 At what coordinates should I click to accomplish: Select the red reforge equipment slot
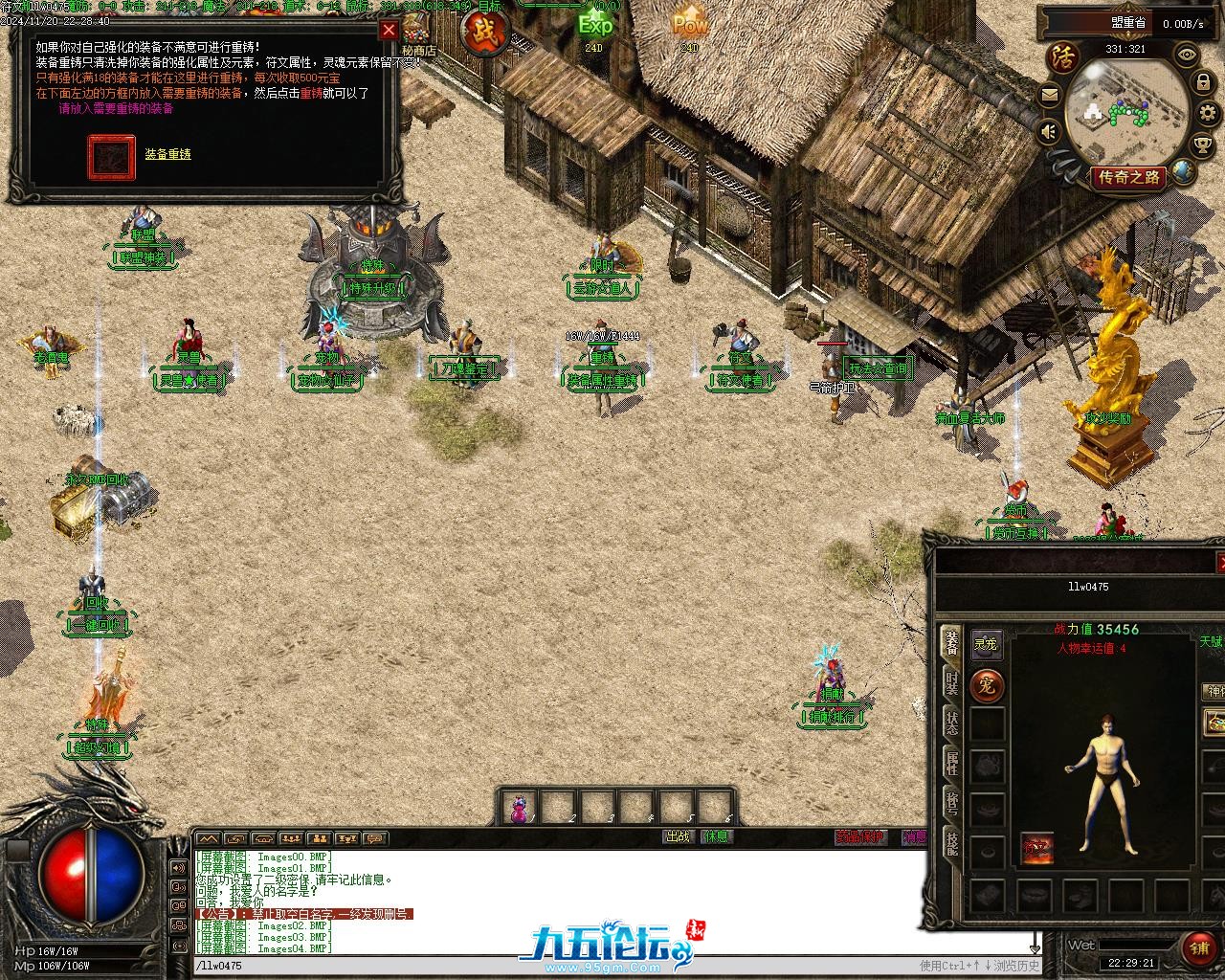point(111,157)
